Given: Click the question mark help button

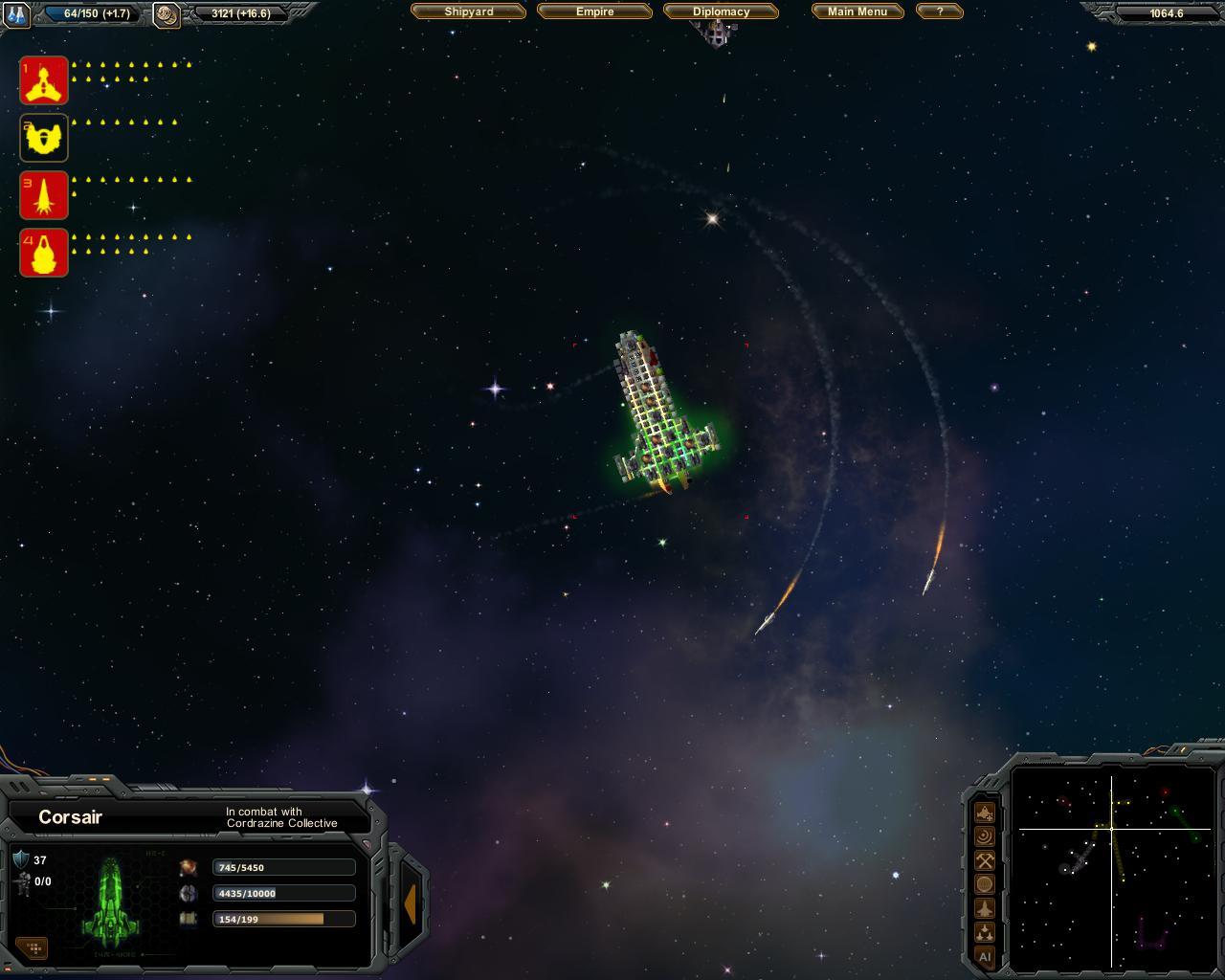Looking at the screenshot, I should 939,11.
